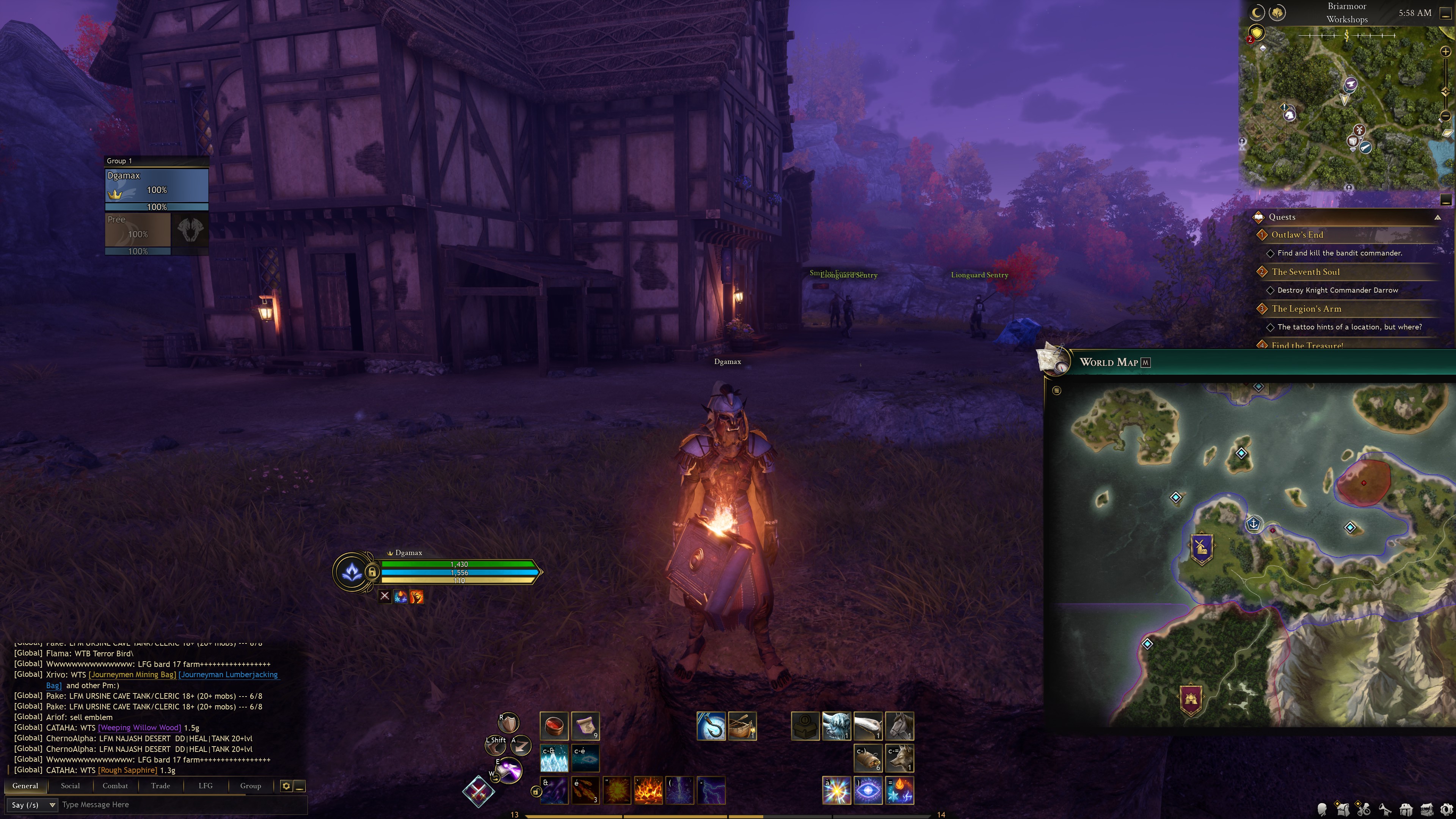Select the red bowl consumable slot

[554, 726]
